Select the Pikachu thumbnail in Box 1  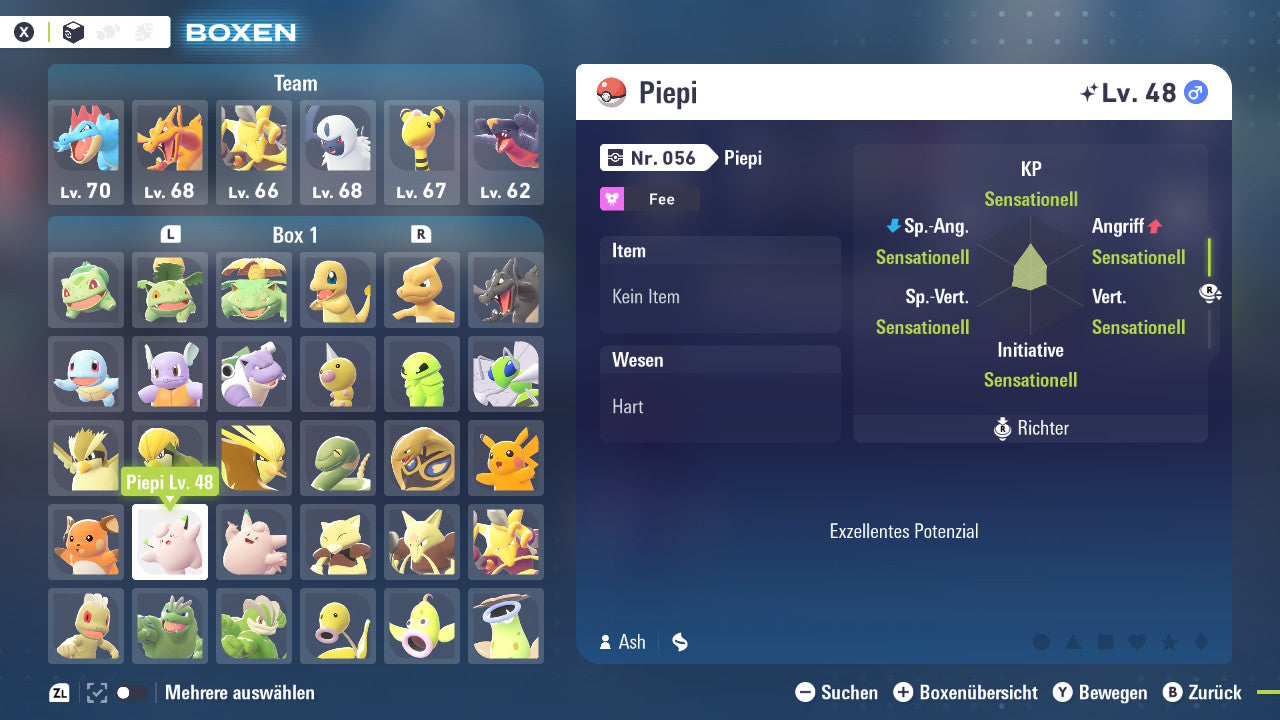(x=506, y=458)
